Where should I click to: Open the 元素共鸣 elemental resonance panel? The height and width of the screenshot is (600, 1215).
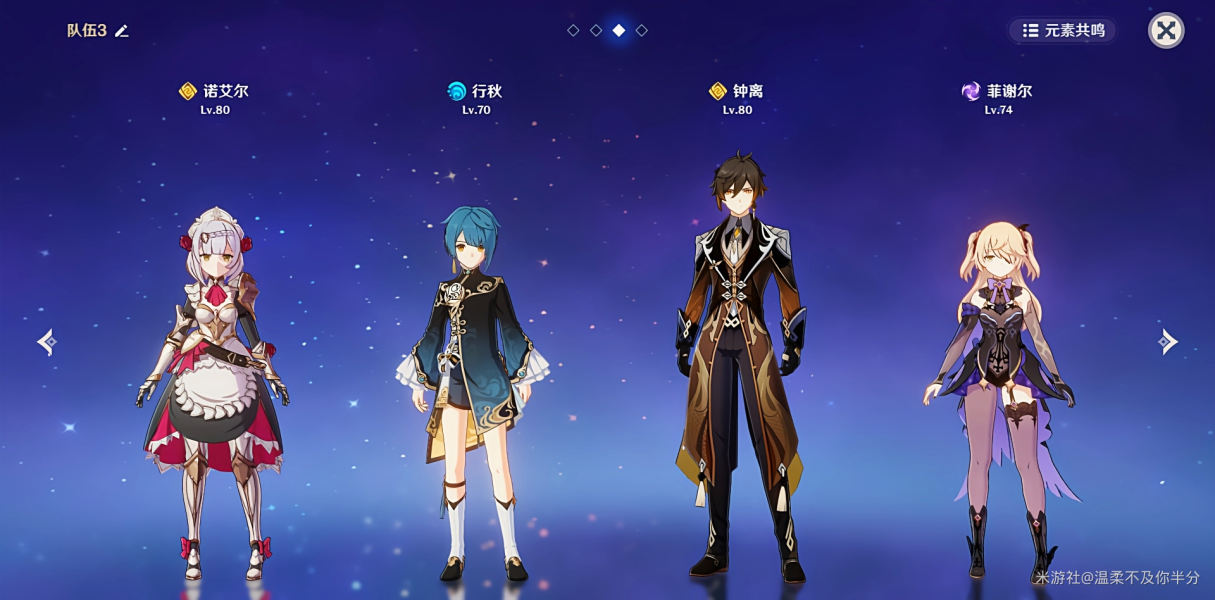click(x=1063, y=30)
